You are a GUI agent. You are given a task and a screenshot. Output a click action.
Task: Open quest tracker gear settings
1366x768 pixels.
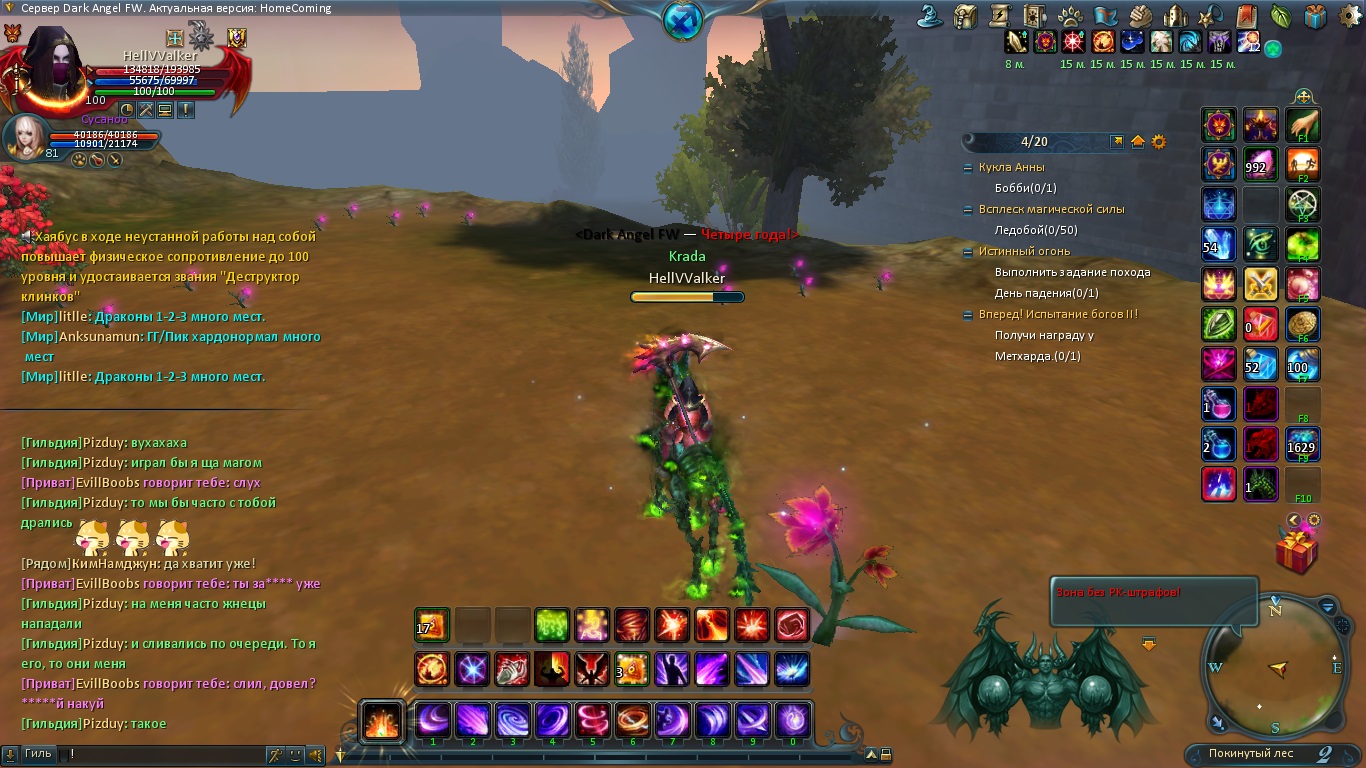[1159, 142]
